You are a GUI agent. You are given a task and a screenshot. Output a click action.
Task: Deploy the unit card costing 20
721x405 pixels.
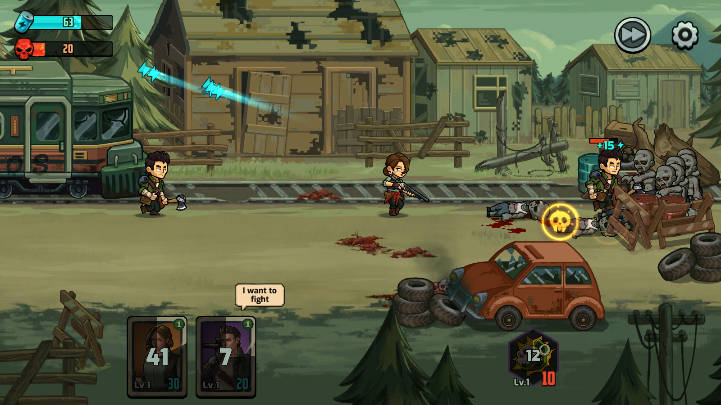(225, 354)
